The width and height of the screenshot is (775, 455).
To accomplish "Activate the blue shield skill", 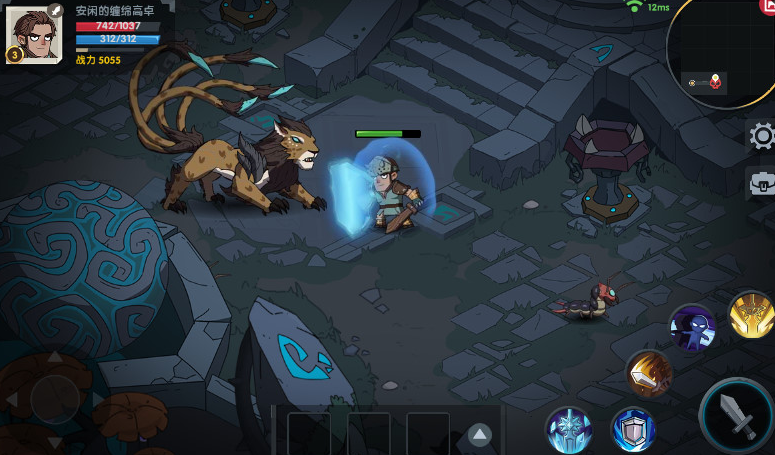I will [633, 430].
